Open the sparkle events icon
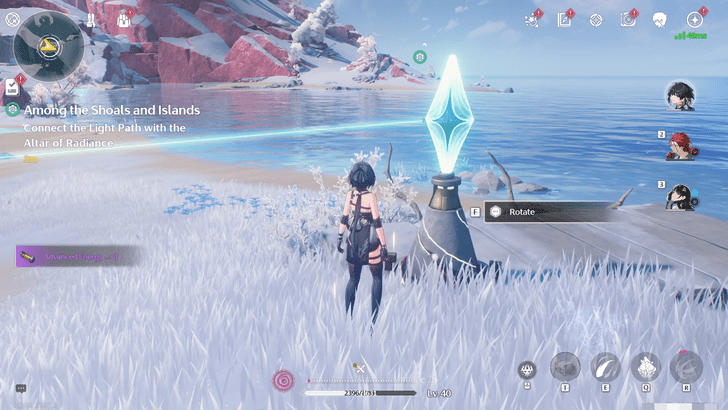 coord(531,20)
